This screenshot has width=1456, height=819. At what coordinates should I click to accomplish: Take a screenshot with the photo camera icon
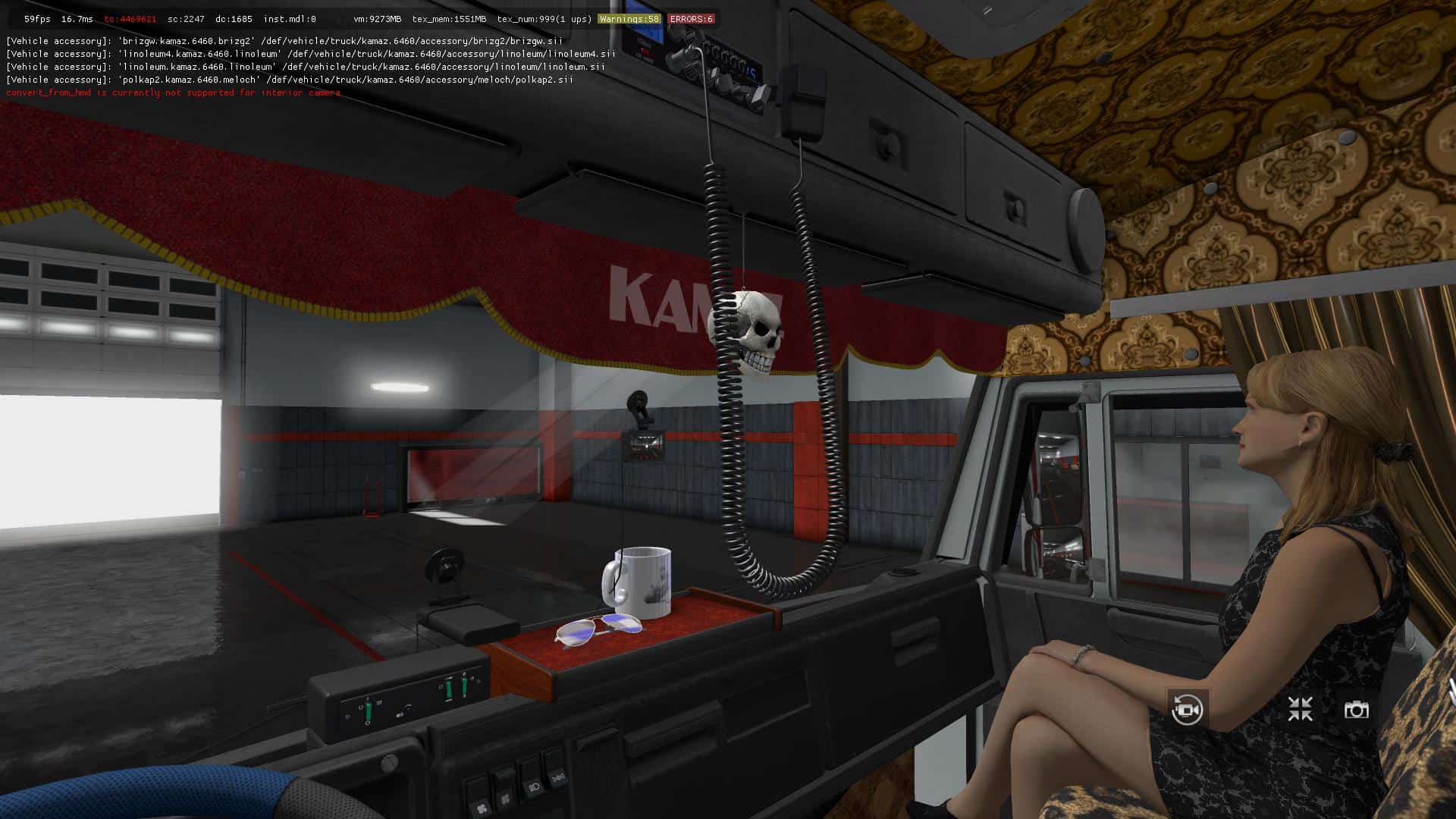click(1356, 710)
